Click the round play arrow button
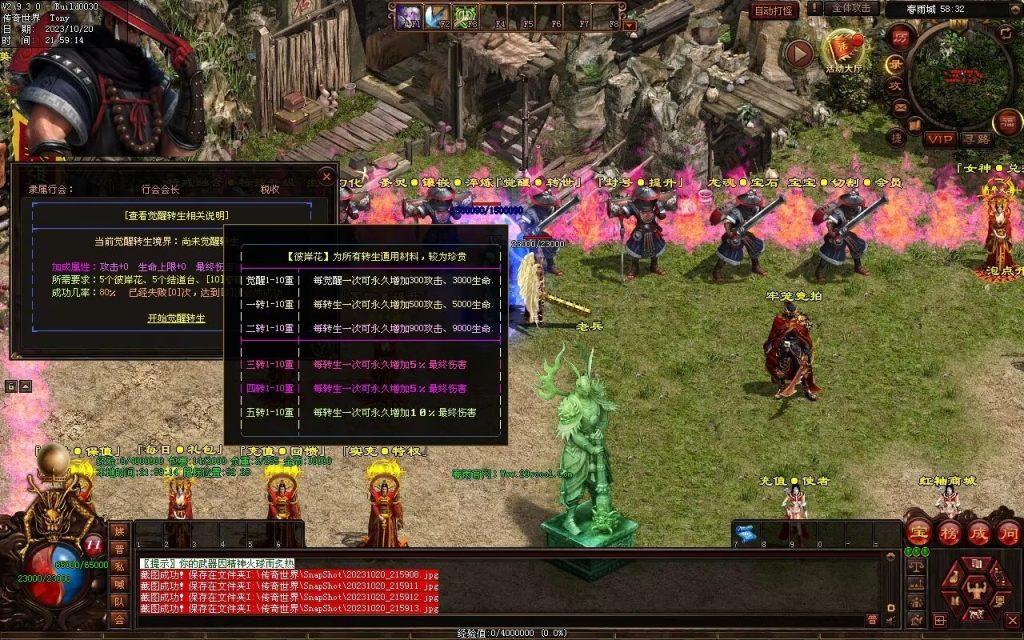 (798, 53)
